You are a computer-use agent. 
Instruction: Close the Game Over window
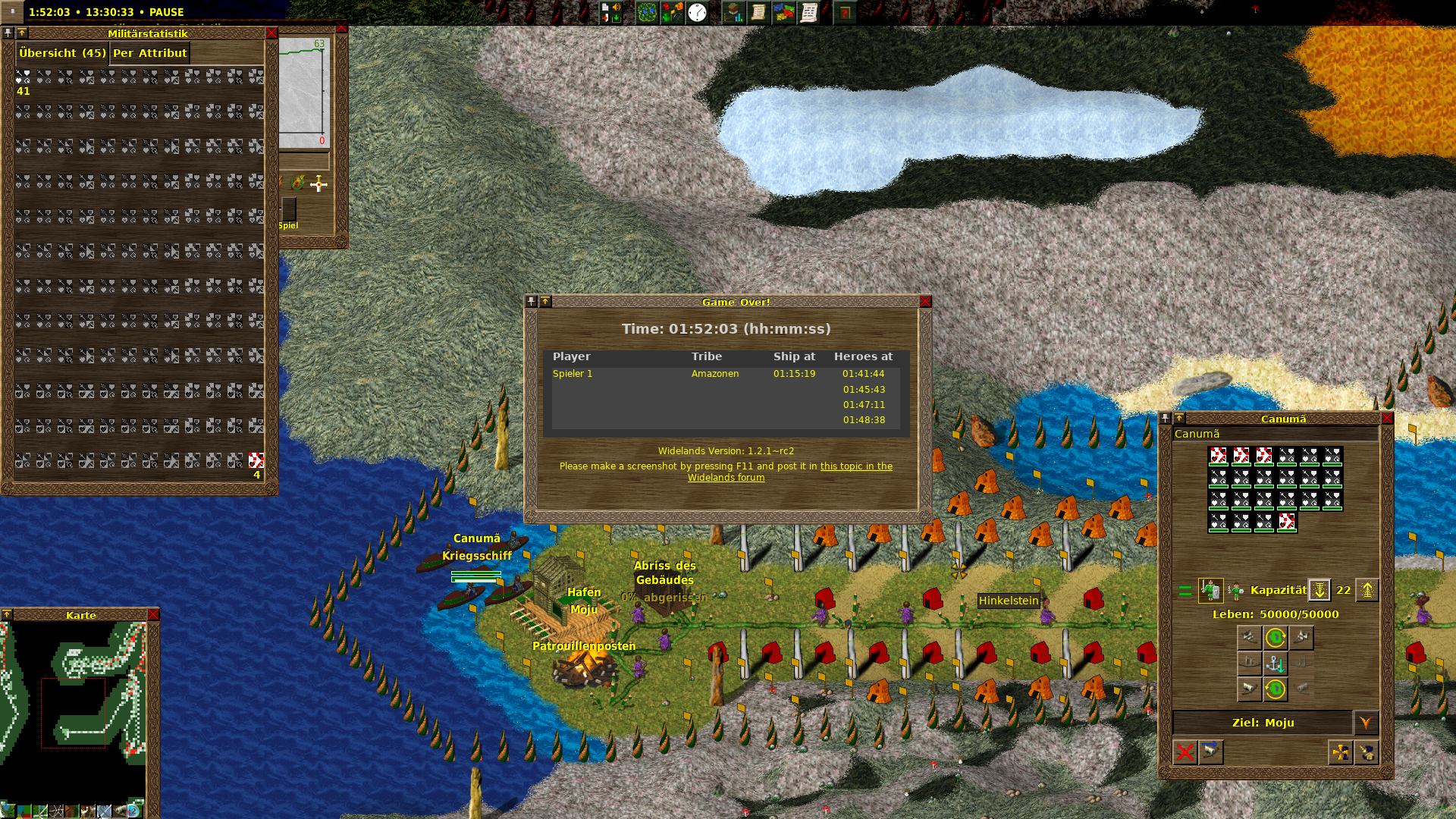(925, 302)
